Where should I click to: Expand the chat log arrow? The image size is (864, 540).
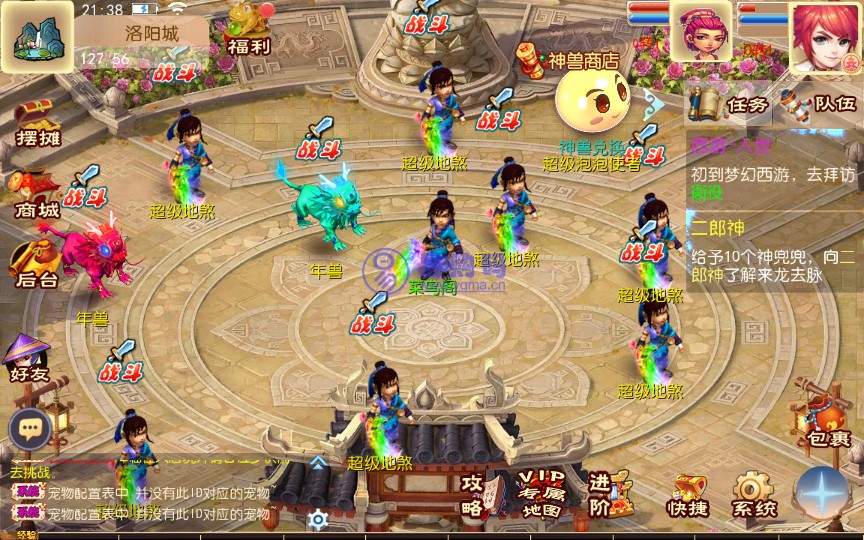tap(317, 463)
